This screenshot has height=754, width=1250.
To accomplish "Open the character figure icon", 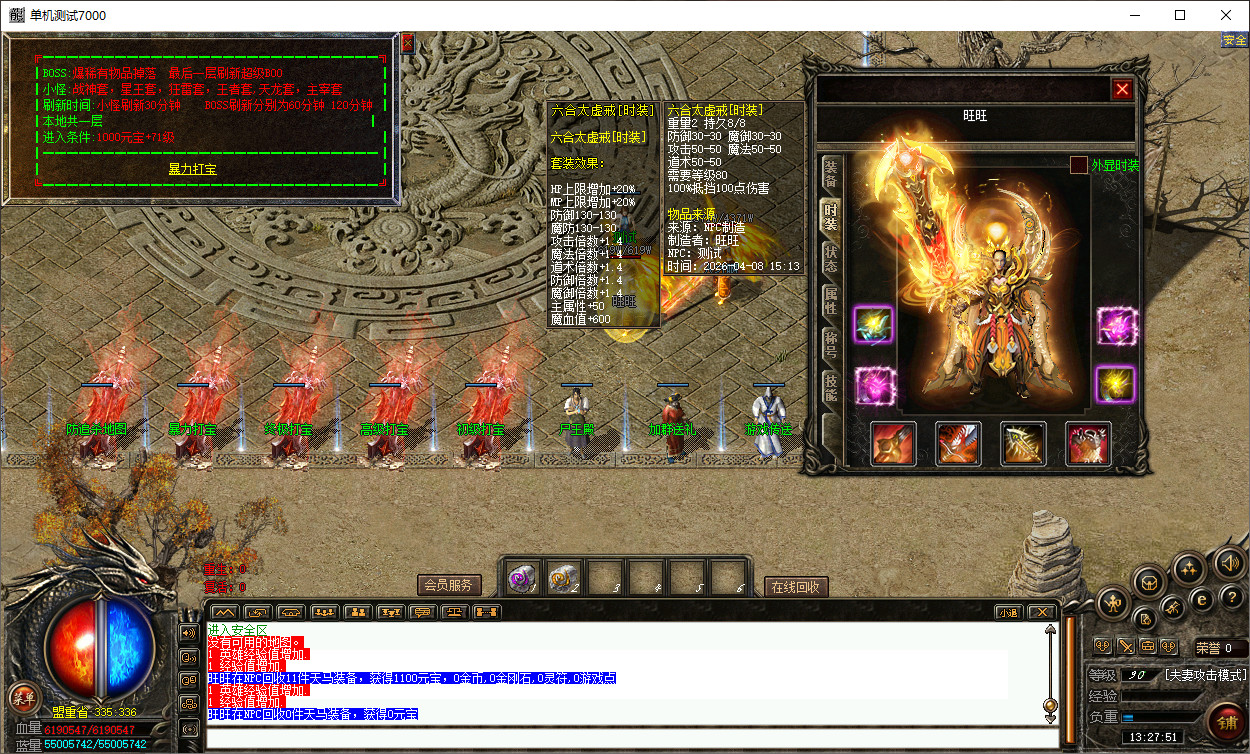I will (x=1113, y=602).
